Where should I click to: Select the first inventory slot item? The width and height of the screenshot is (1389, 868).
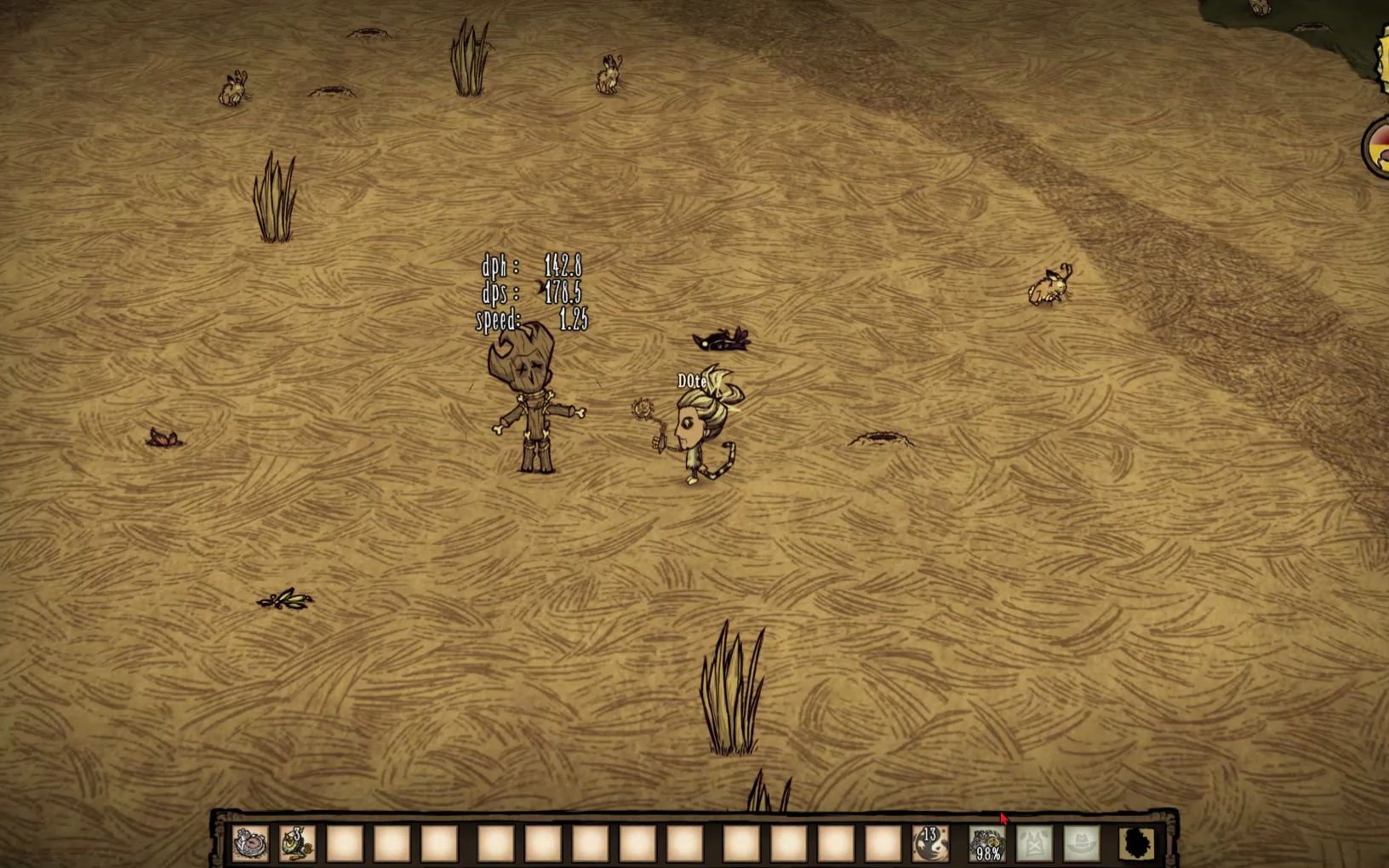pos(251,843)
